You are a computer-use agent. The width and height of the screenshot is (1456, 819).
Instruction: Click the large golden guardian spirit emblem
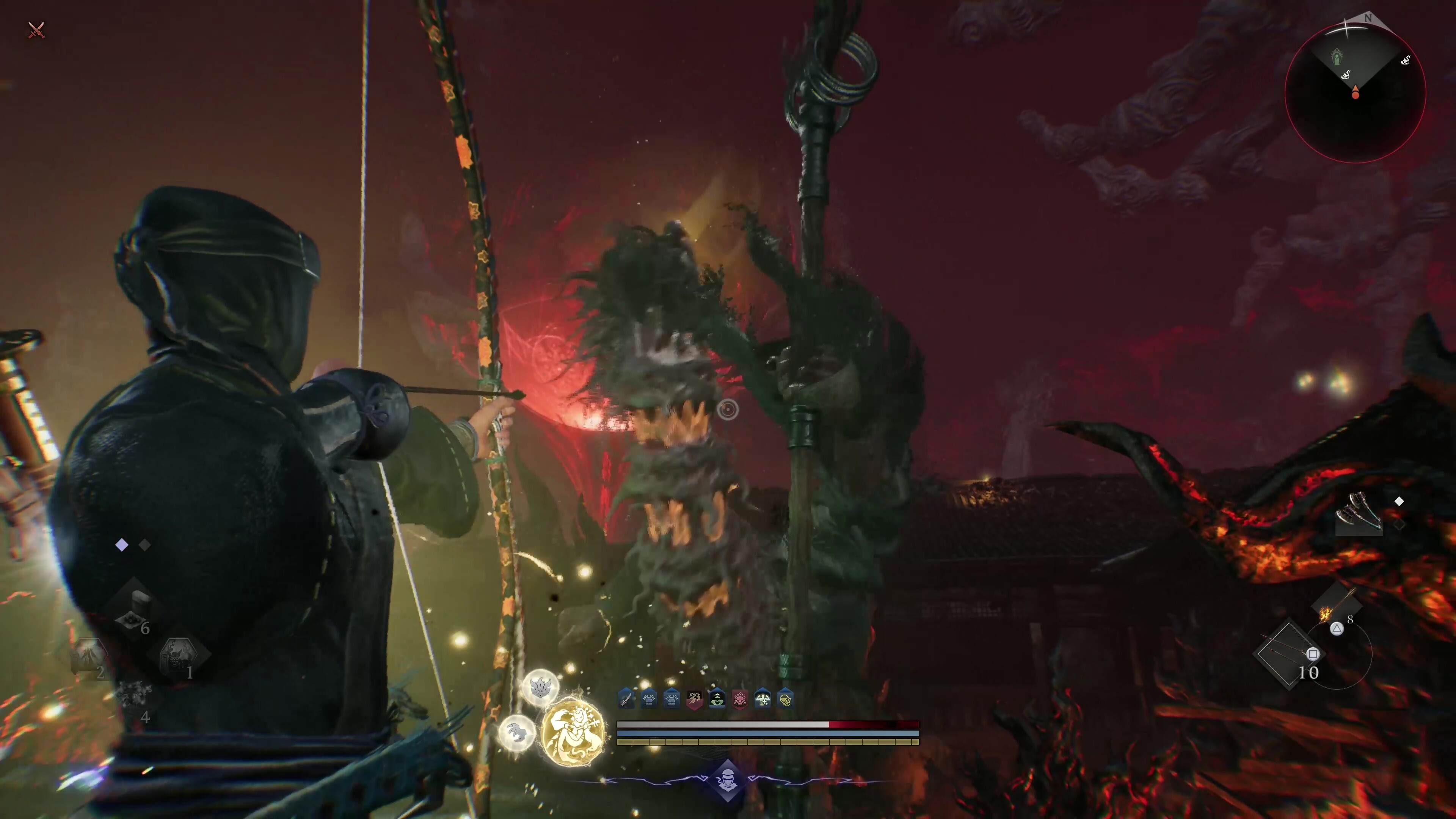point(573,733)
